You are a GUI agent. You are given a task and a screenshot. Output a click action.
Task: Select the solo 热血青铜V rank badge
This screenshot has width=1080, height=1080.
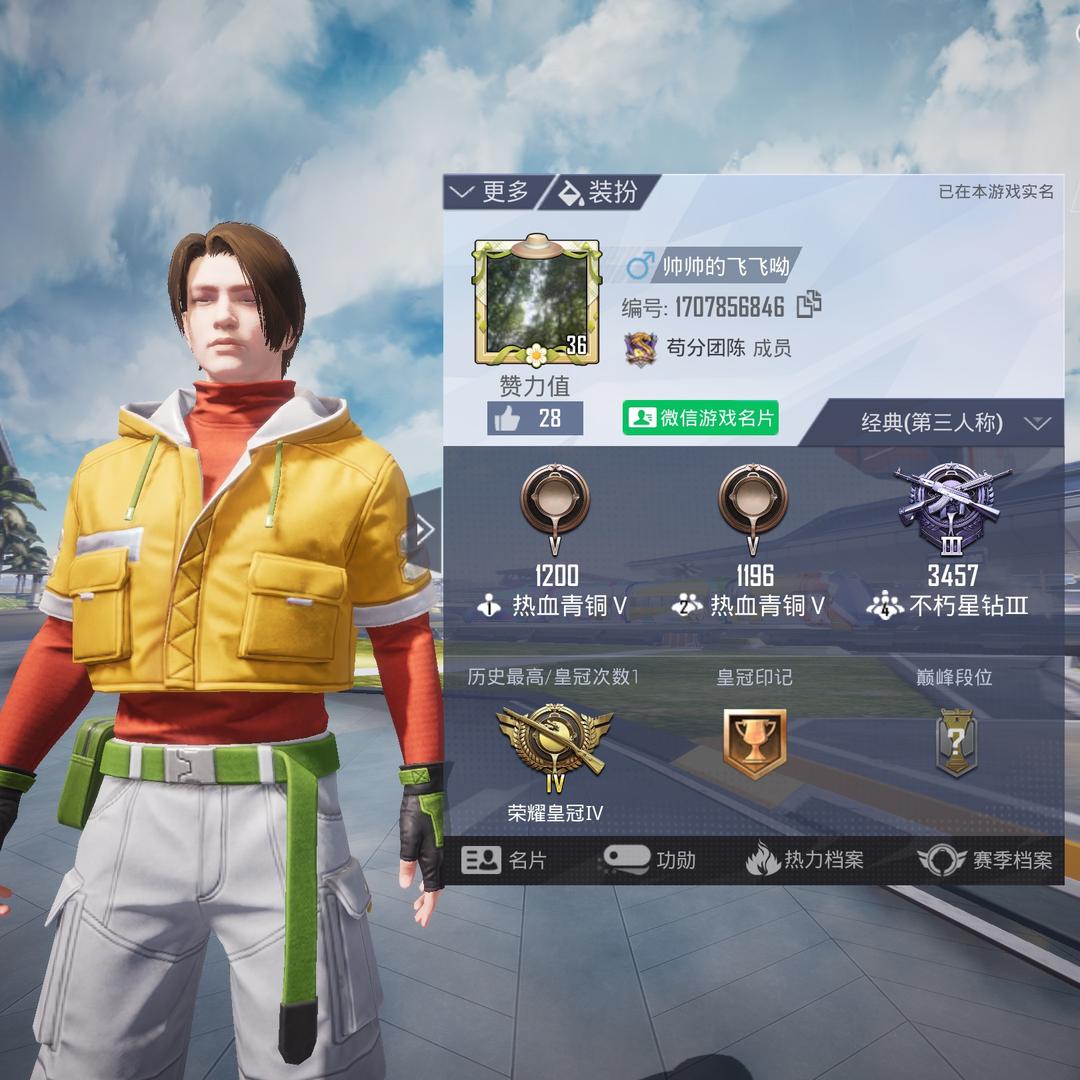555,502
